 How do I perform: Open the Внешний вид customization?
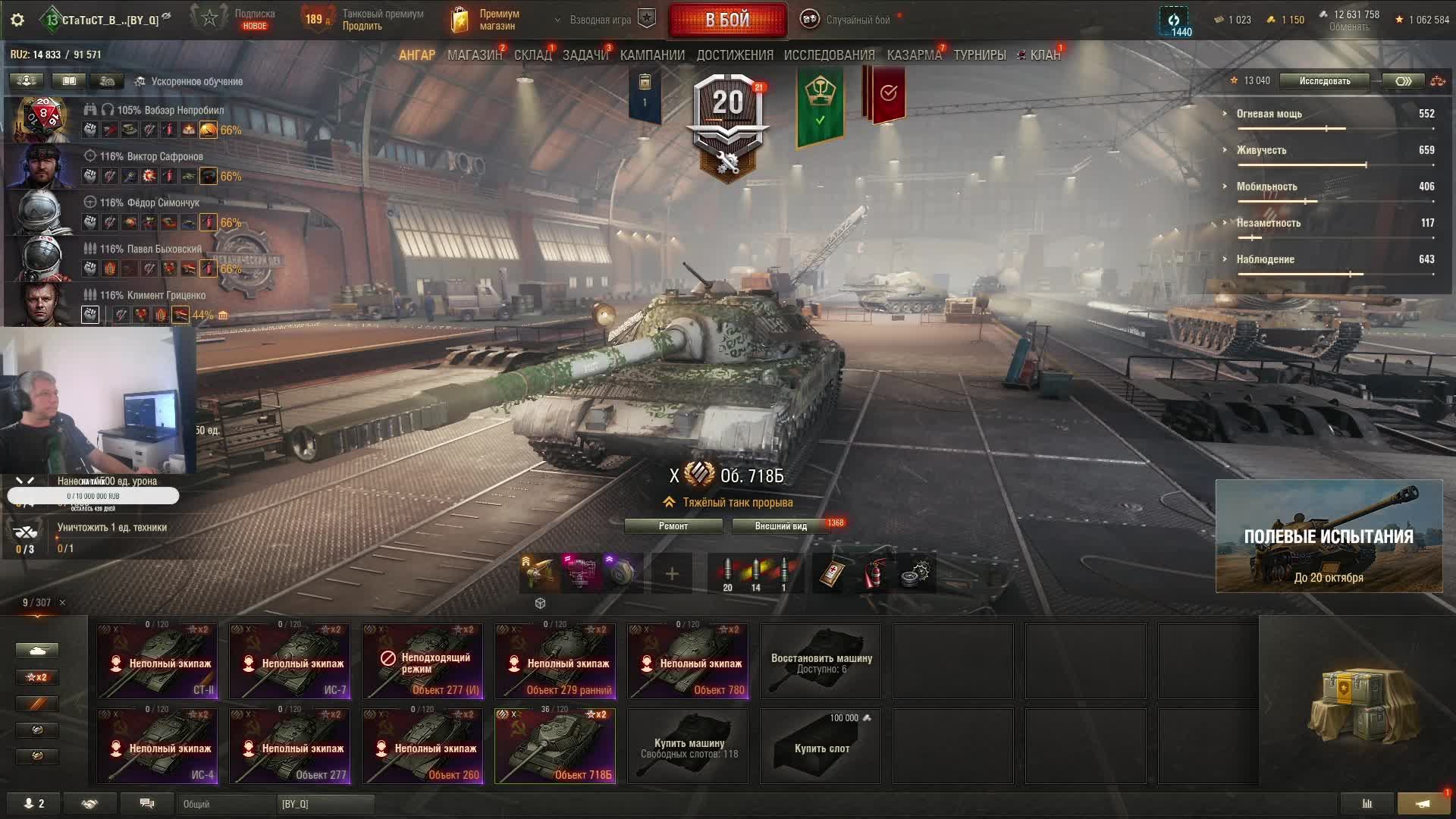[x=780, y=526]
